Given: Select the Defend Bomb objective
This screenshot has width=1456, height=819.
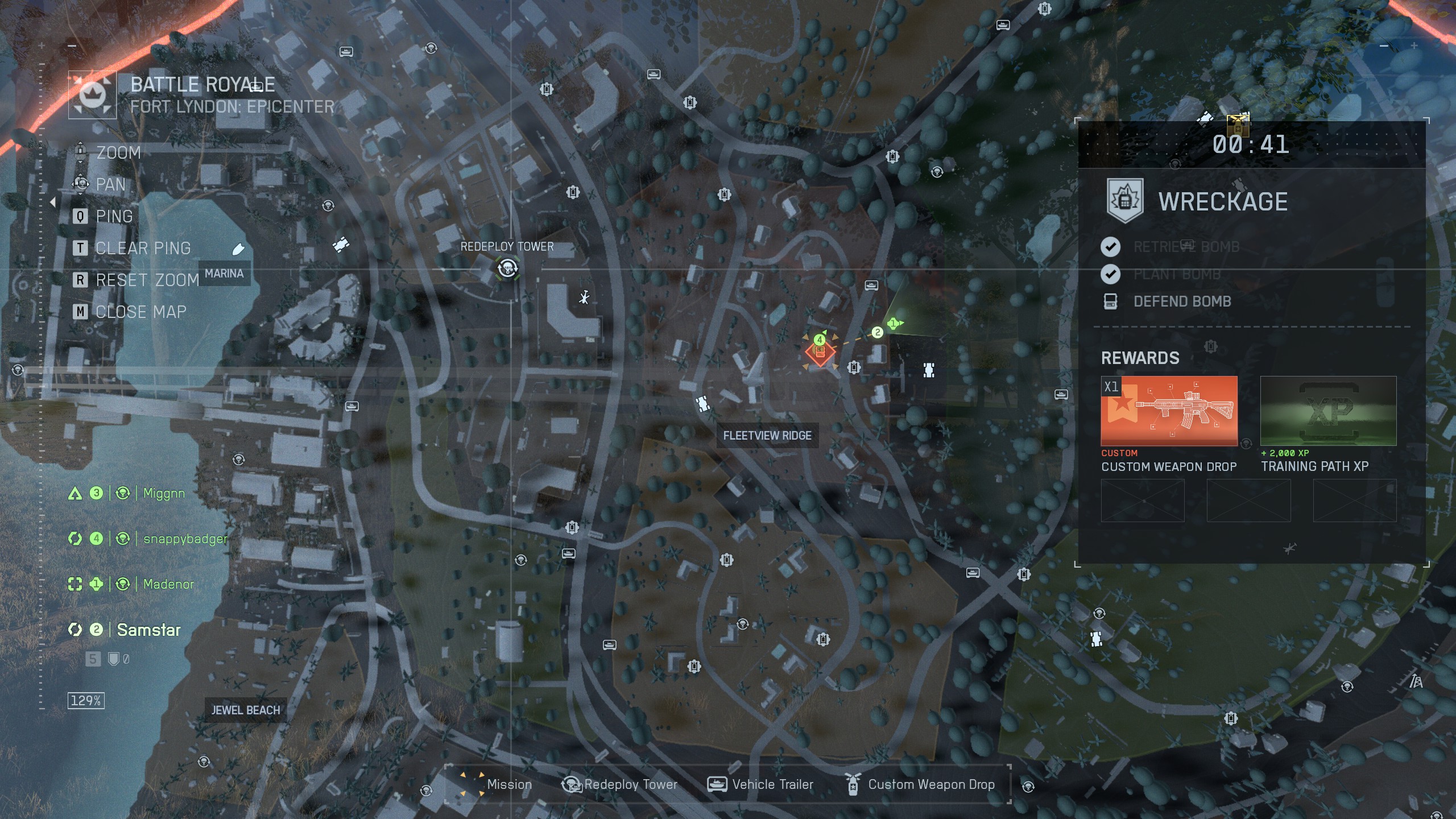Looking at the screenshot, I should [1182, 301].
